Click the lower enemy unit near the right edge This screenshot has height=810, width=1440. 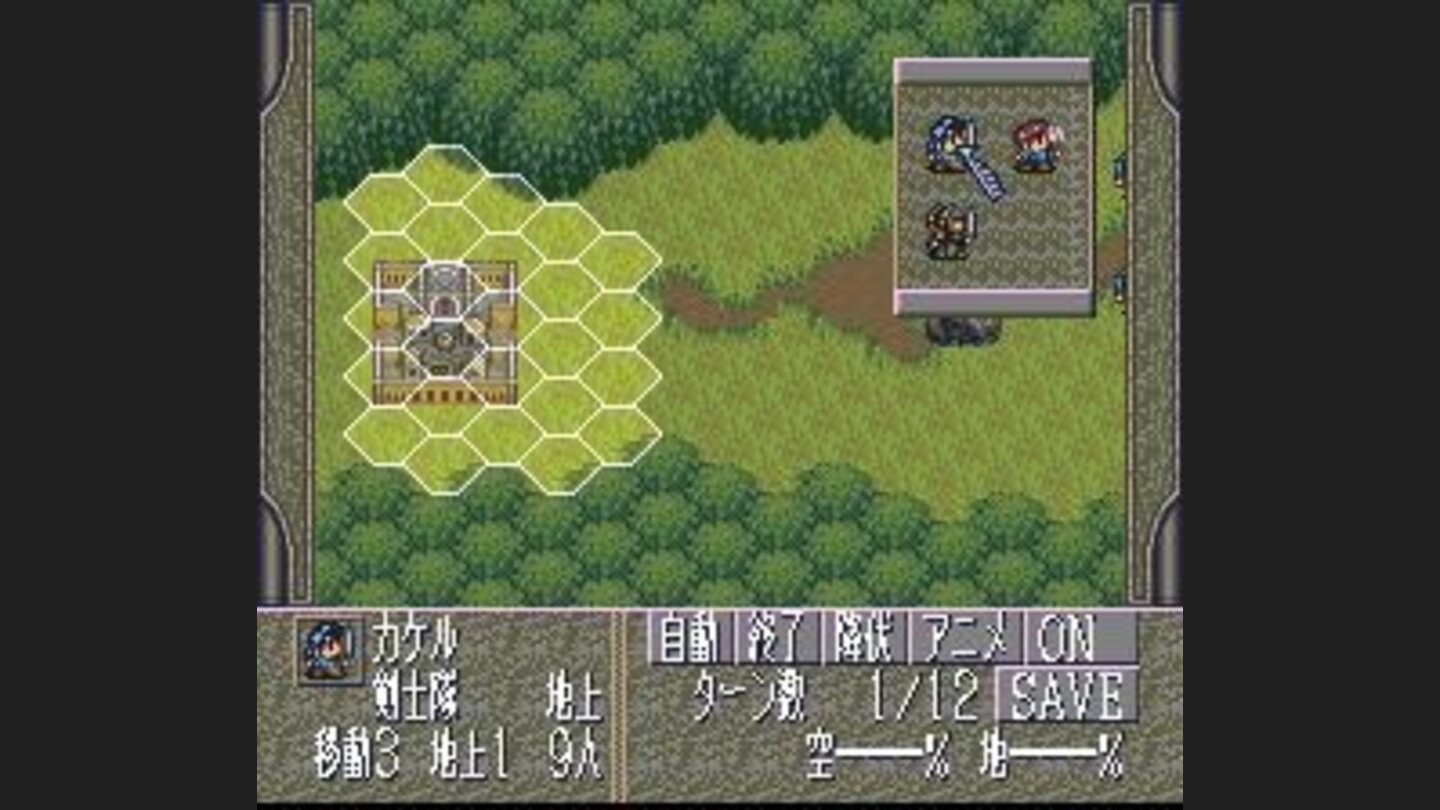[1120, 285]
